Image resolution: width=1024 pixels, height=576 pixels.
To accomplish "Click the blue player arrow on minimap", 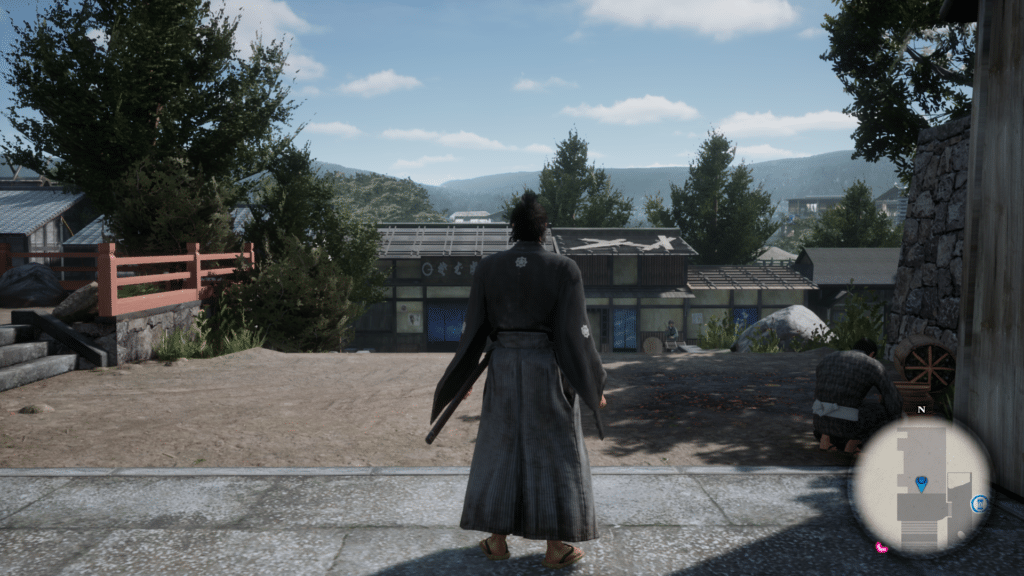I will pos(921,484).
